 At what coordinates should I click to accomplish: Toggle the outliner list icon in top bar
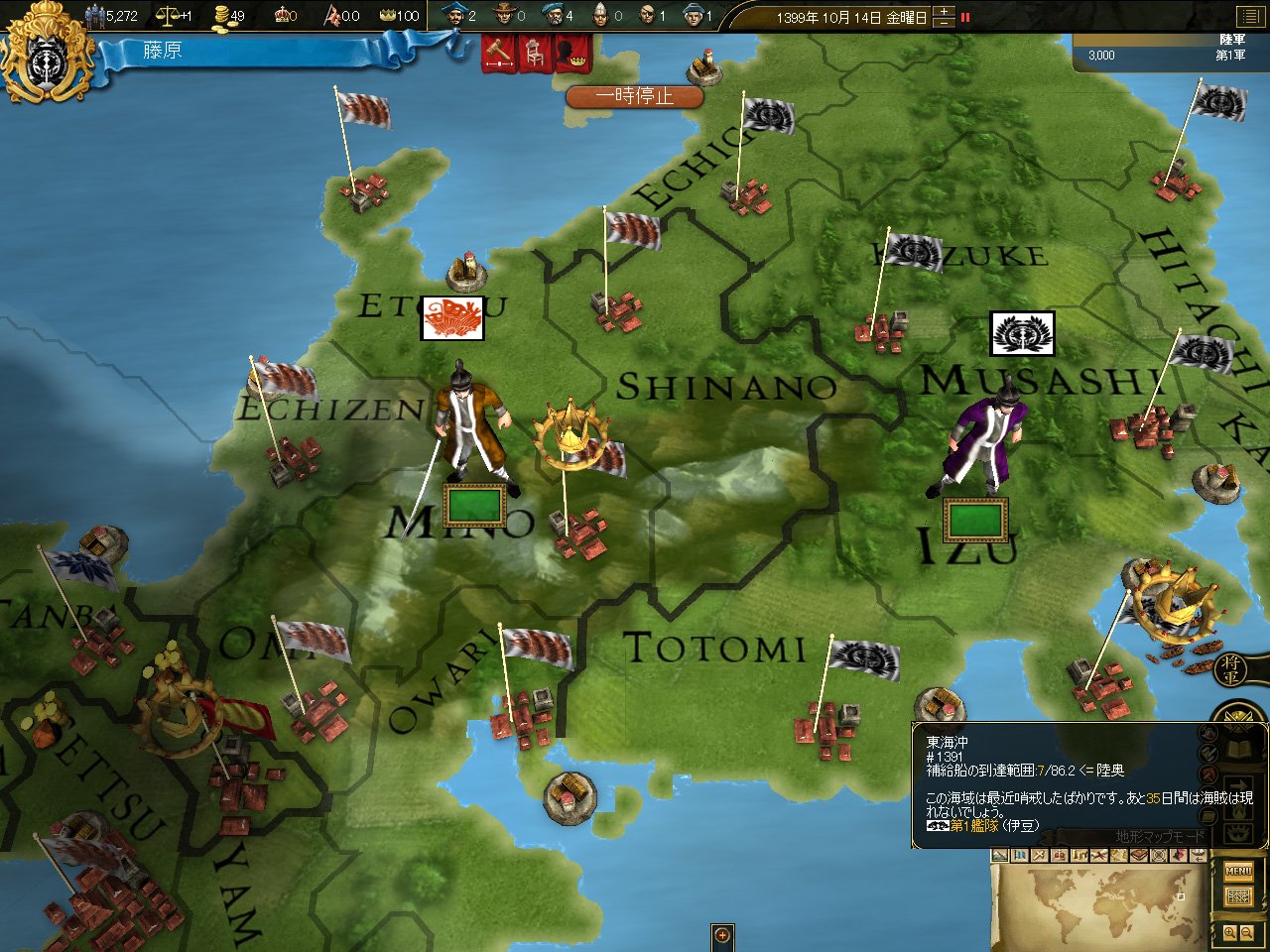pos(1248,16)
